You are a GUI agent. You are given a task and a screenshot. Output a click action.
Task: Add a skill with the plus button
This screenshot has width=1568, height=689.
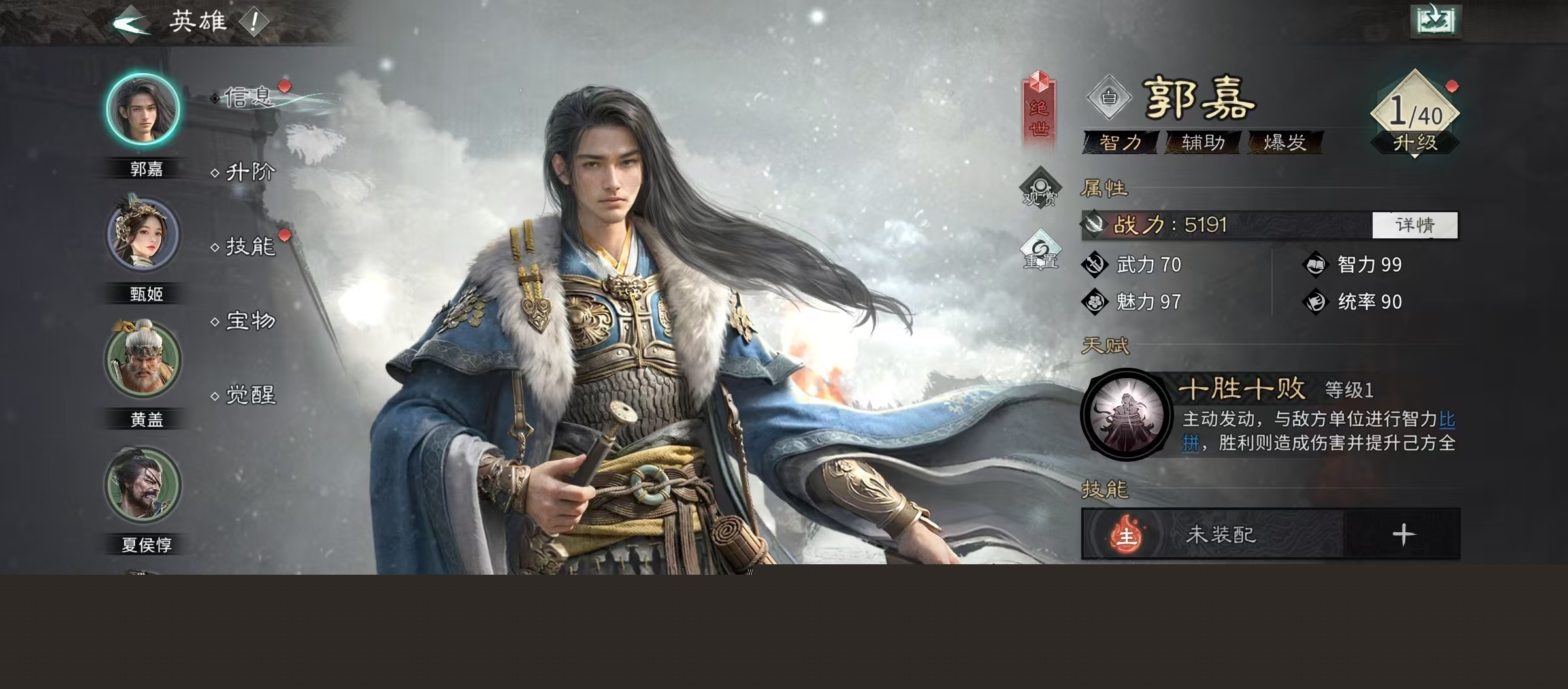[1403, 535]
